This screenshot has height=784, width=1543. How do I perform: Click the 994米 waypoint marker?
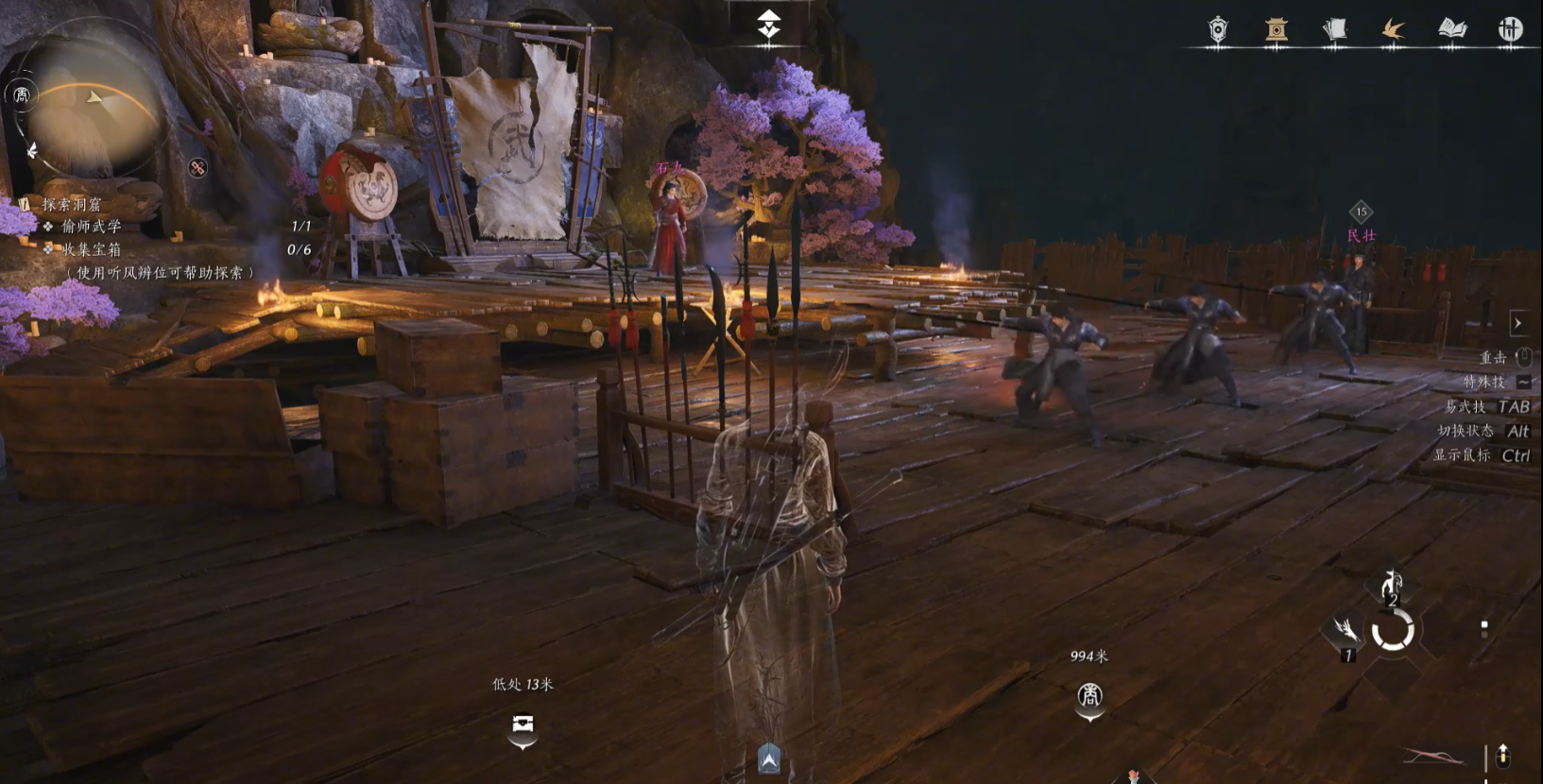pos(1089,697)
